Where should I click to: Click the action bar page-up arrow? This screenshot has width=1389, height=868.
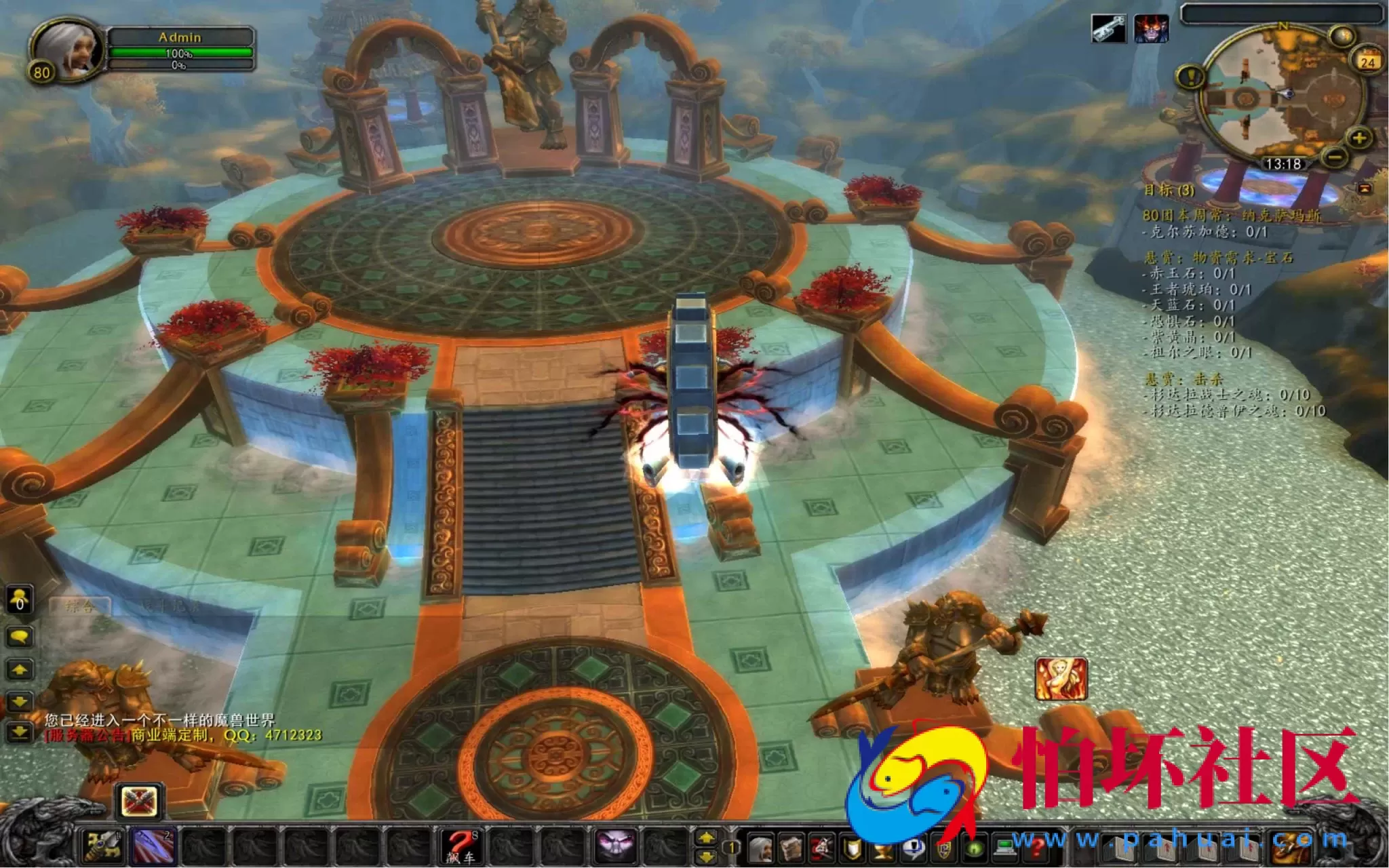pyautogui.click(x=706, y=836)
